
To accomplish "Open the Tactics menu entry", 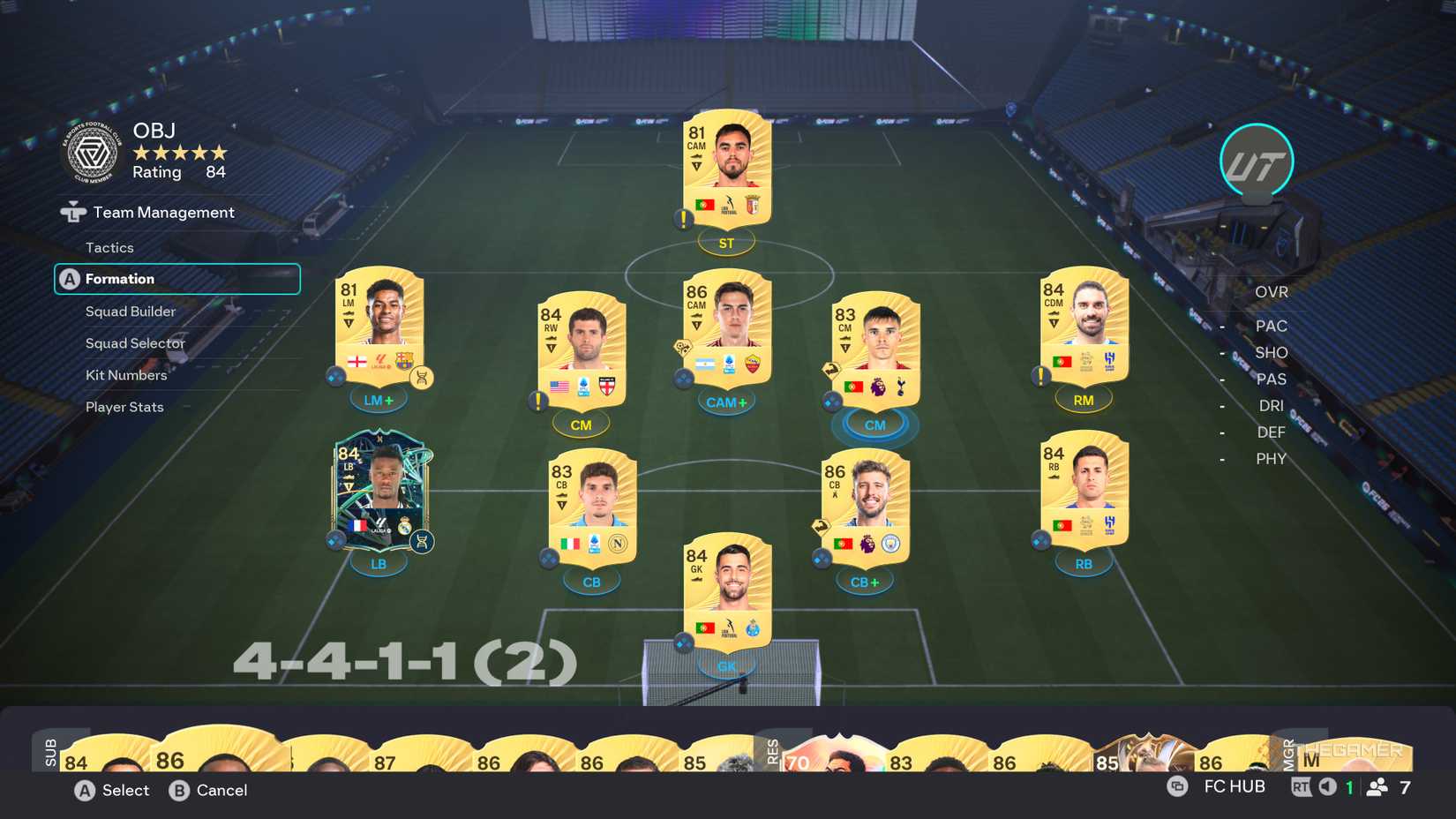I will point(109,247).
